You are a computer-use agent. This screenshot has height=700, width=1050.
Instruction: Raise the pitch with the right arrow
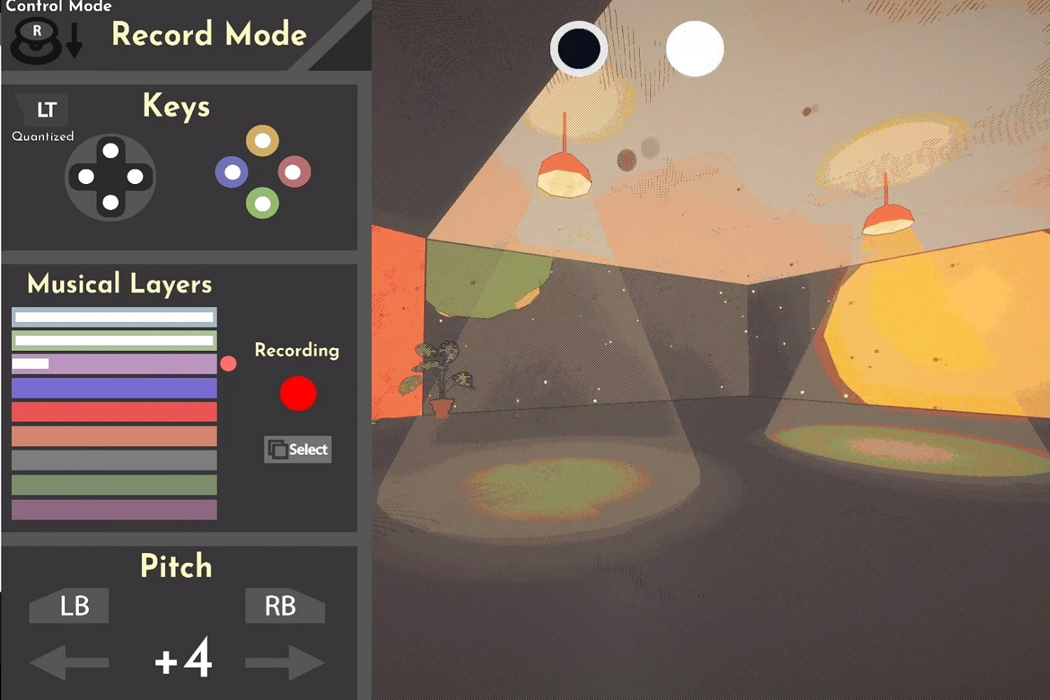point(284,662)
